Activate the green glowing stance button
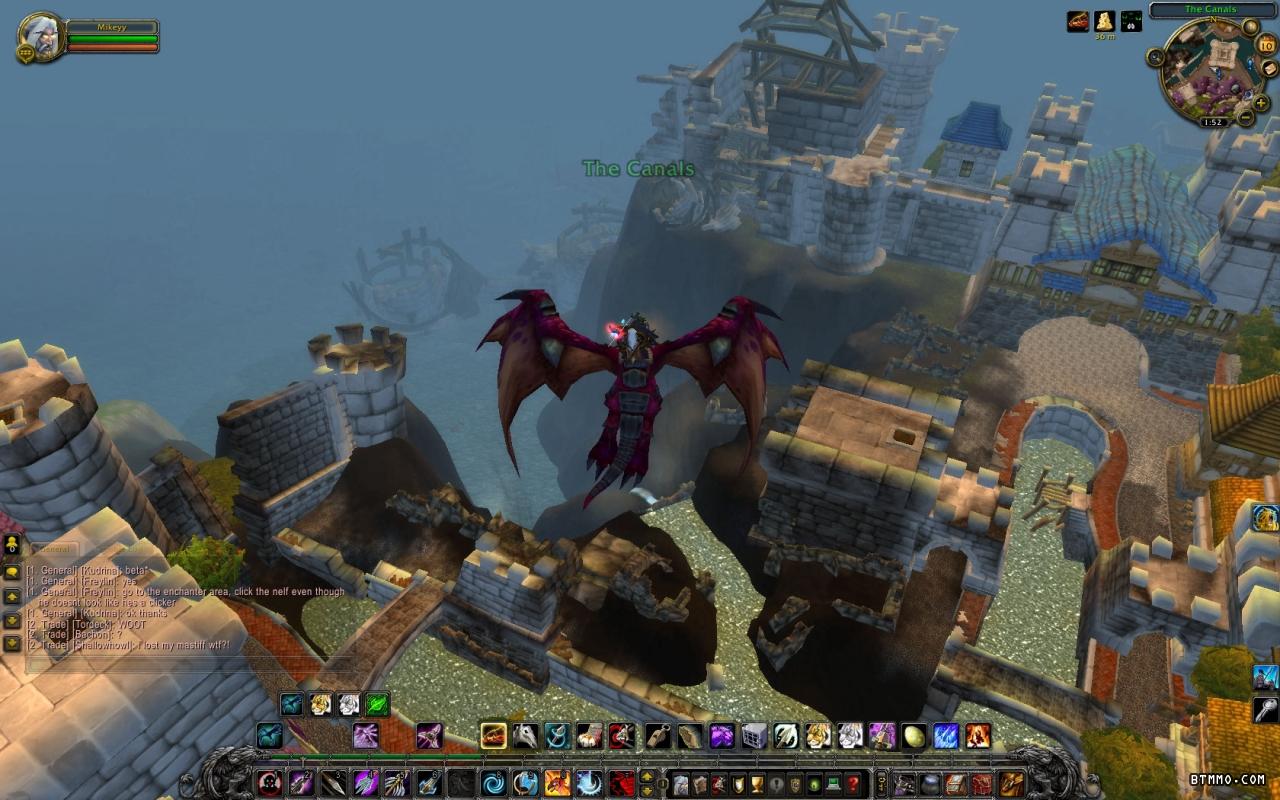Screen dimensions: 1280x800 377,705
